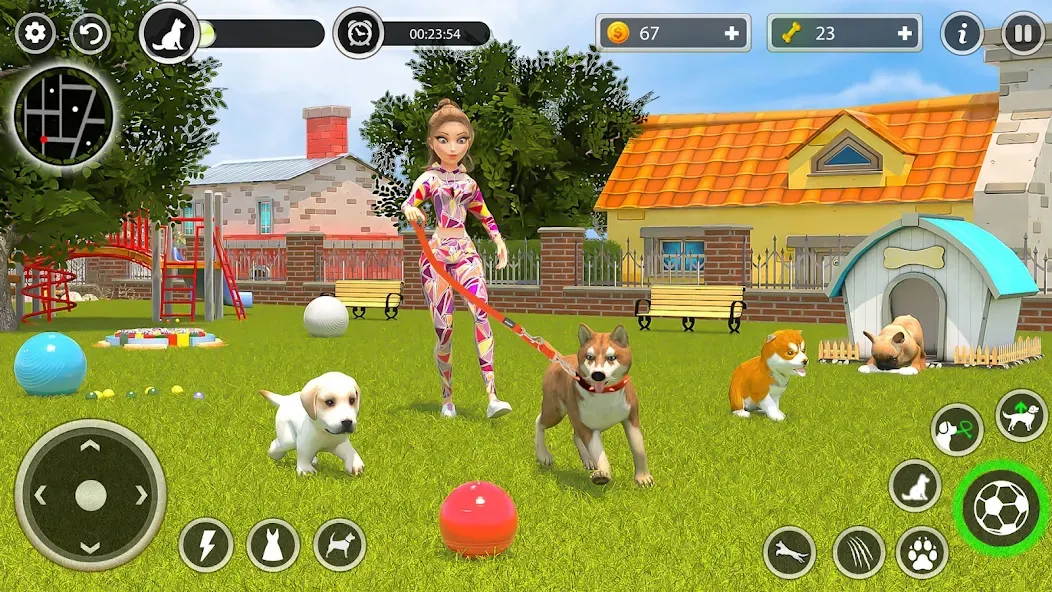This screenshot has height=592, width=1052.
Task: Tap the running dog action button
Action: (x=790, y=553)
